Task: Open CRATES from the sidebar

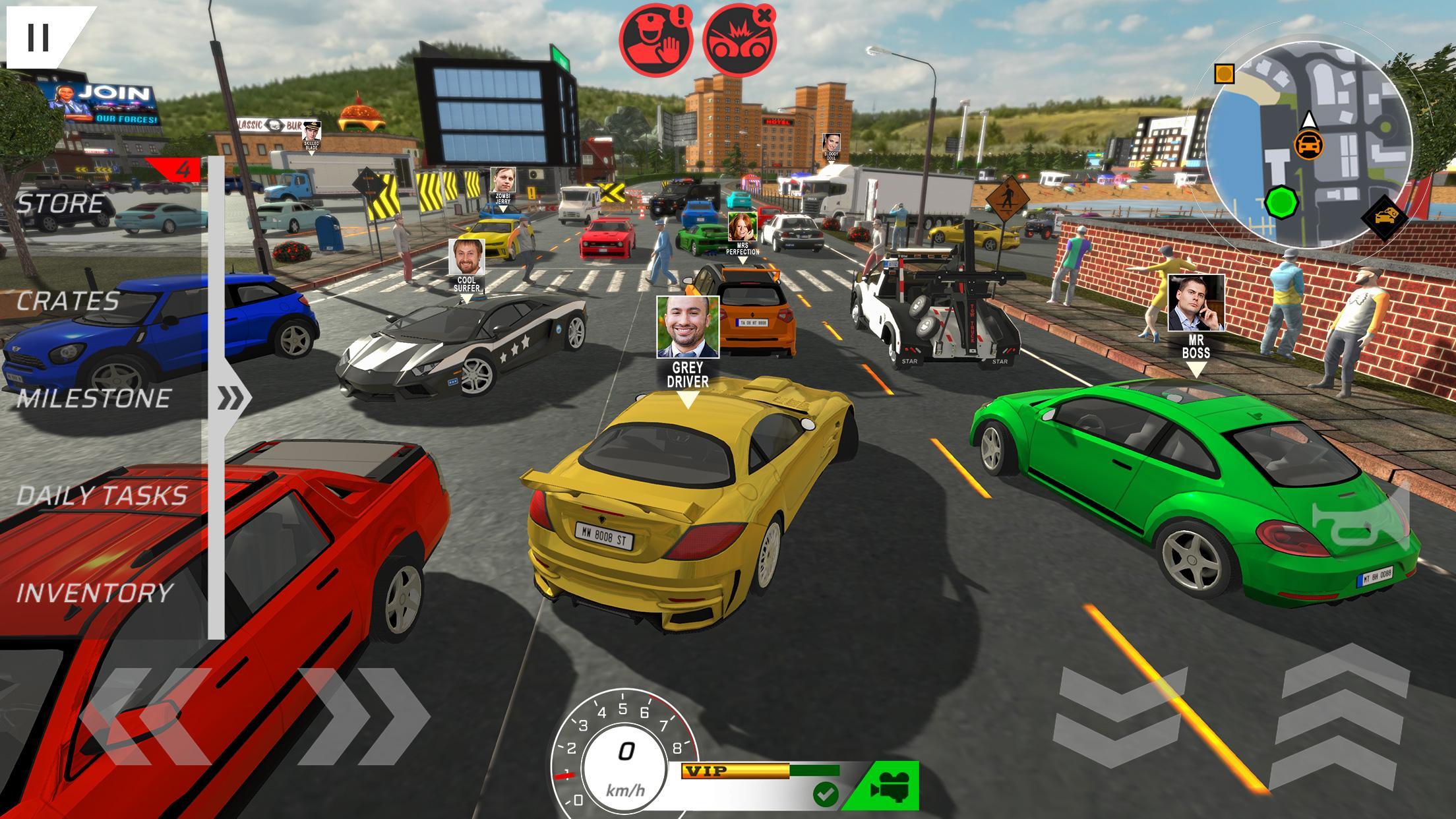Action: [66, 301]
